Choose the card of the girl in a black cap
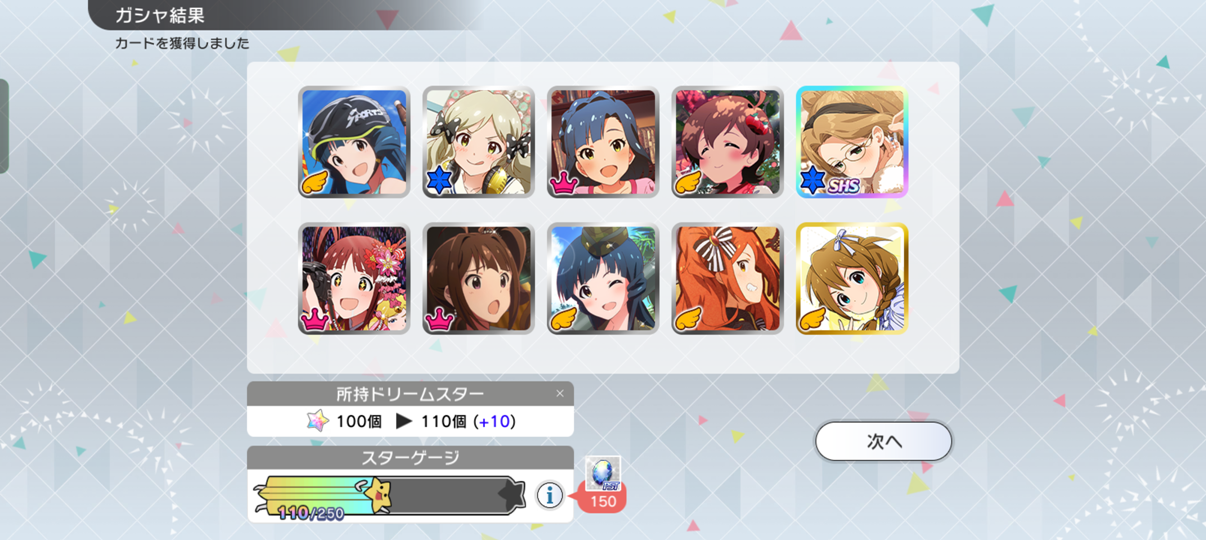This screenshot has width=1206, height=540. tap(354, 141)
